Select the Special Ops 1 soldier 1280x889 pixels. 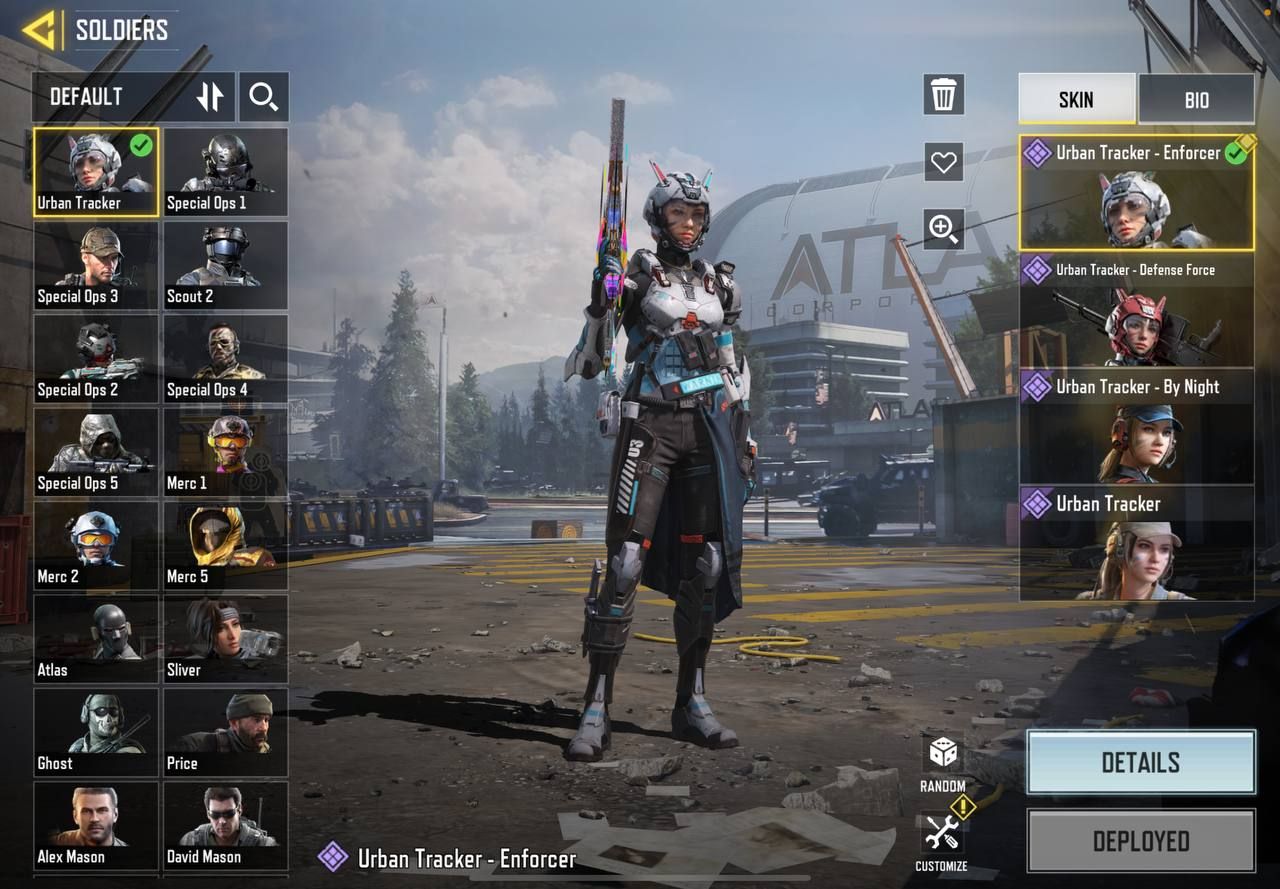(225, 171)
